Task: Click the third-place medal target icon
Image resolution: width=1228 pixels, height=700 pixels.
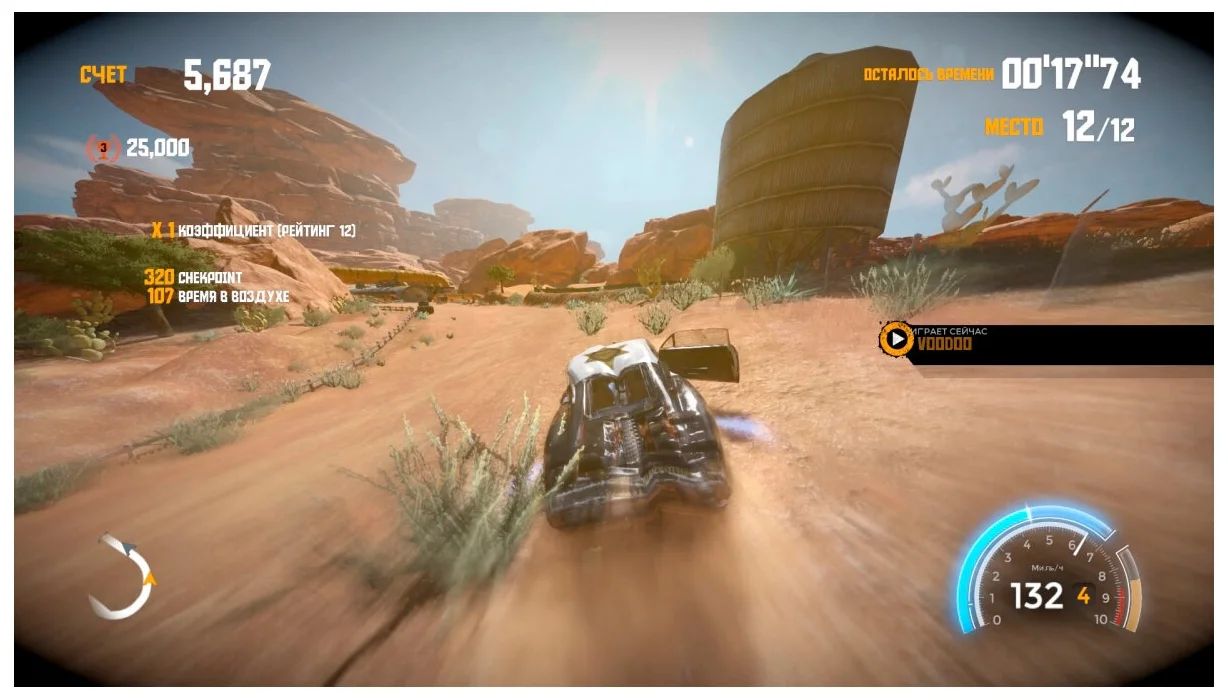Action: pyautogui.click(x=102, y=149)
